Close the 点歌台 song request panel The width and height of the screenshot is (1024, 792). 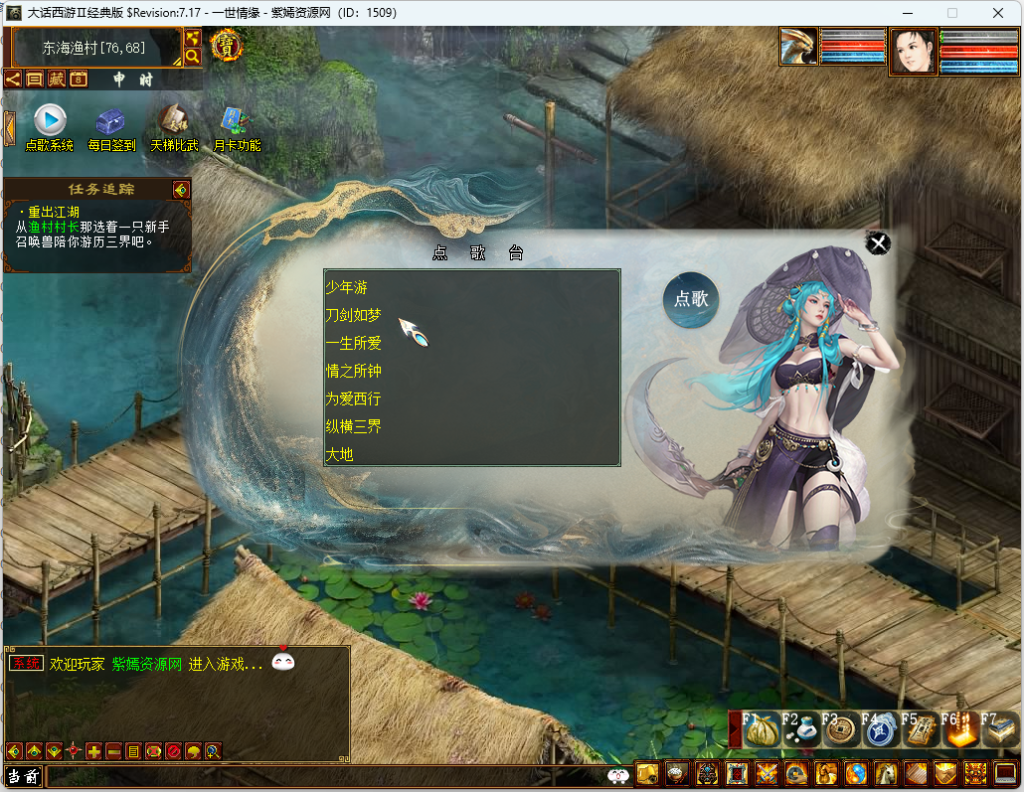point(878,243)
